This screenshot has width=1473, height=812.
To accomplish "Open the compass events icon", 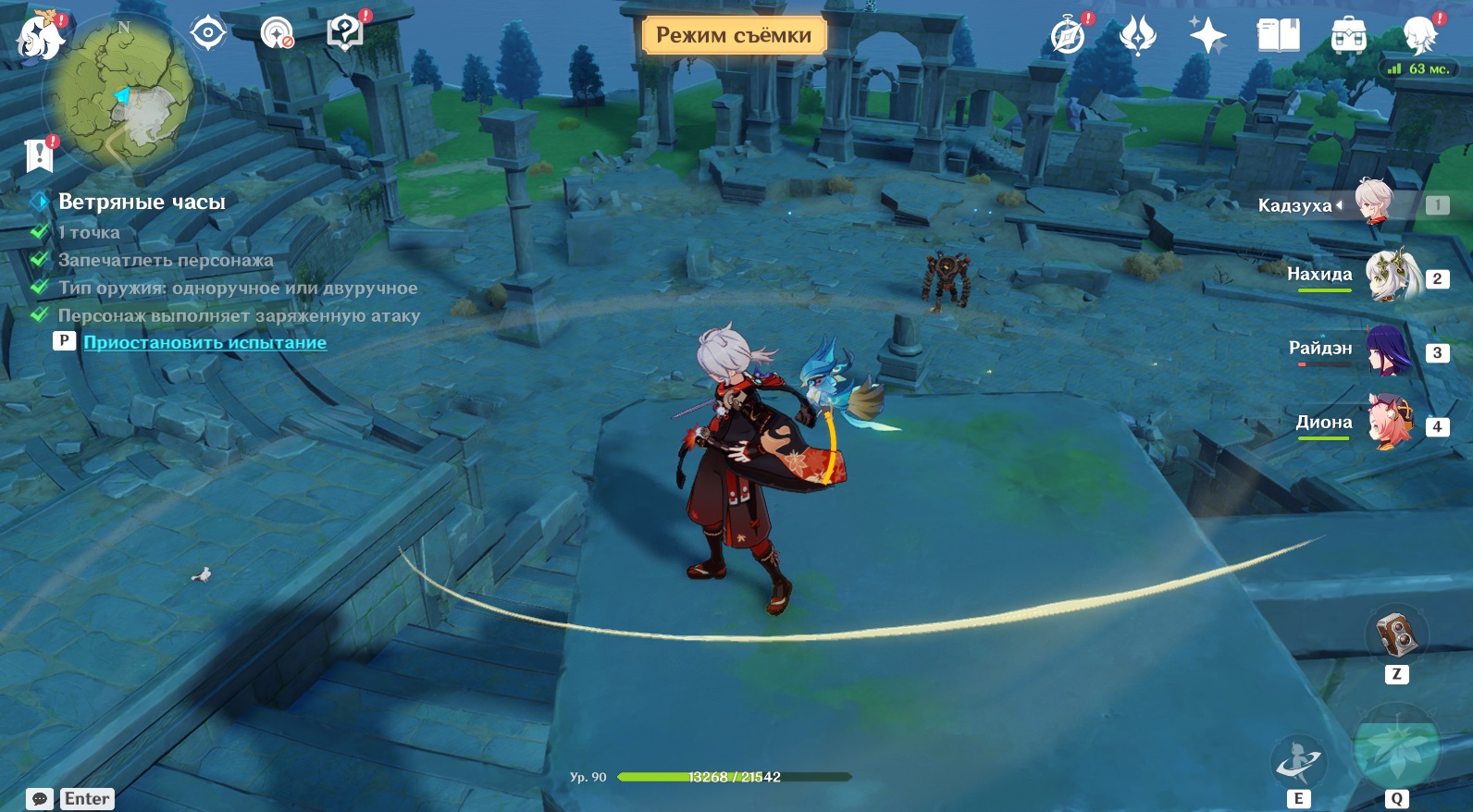I will [1069, 37].
